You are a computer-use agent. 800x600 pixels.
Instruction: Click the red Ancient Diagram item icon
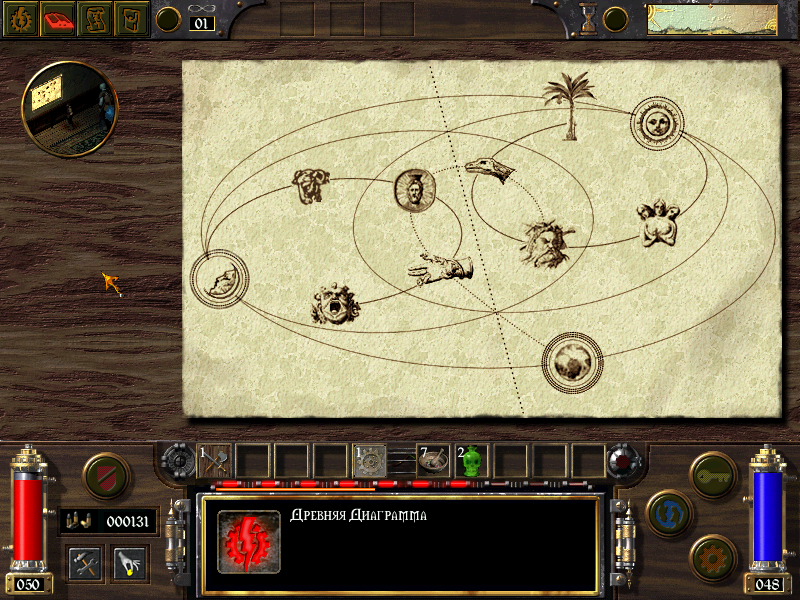tap(248, 542)
